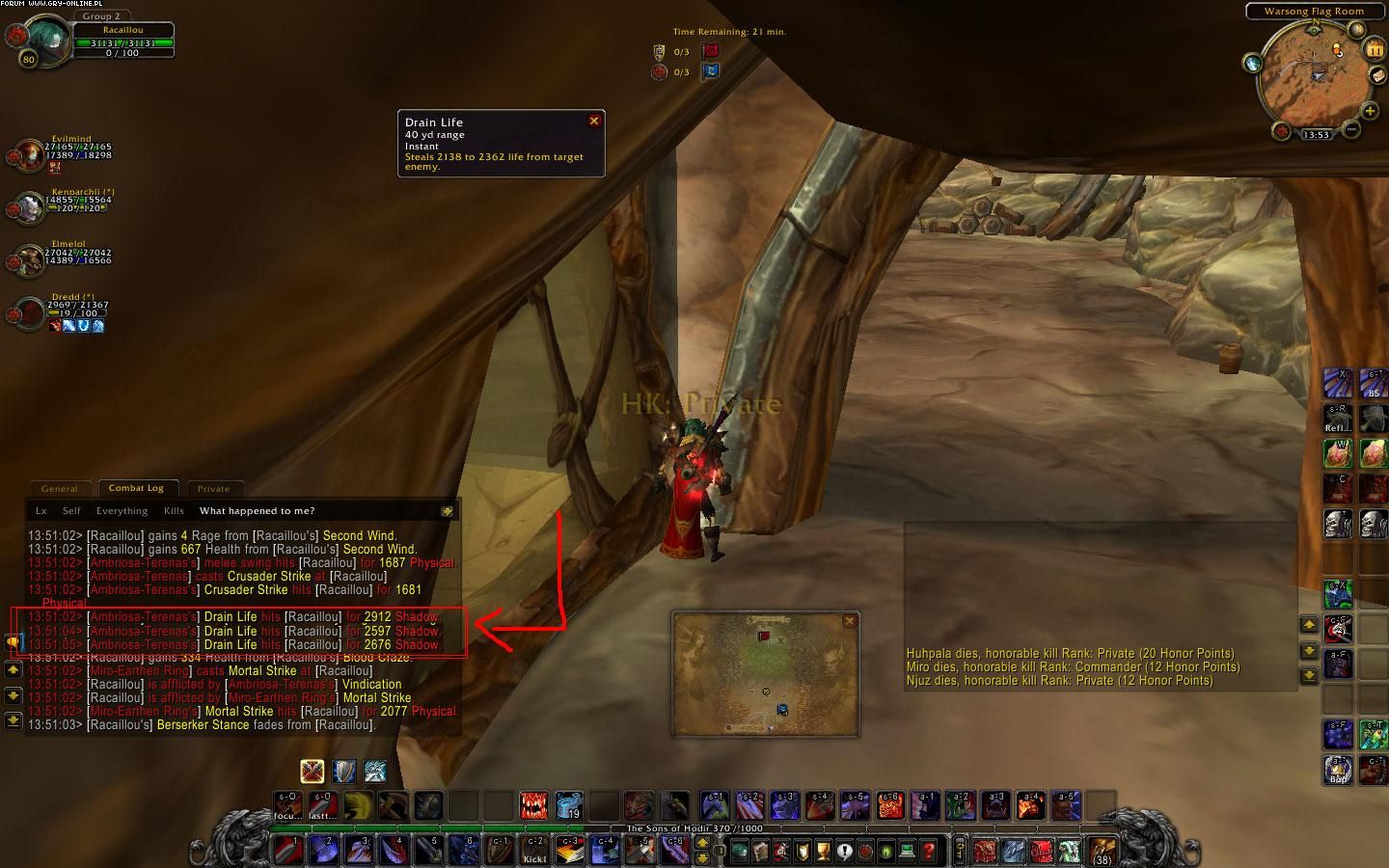Open the red question mark help button
Screen dimensions: 1389x868
929,851
